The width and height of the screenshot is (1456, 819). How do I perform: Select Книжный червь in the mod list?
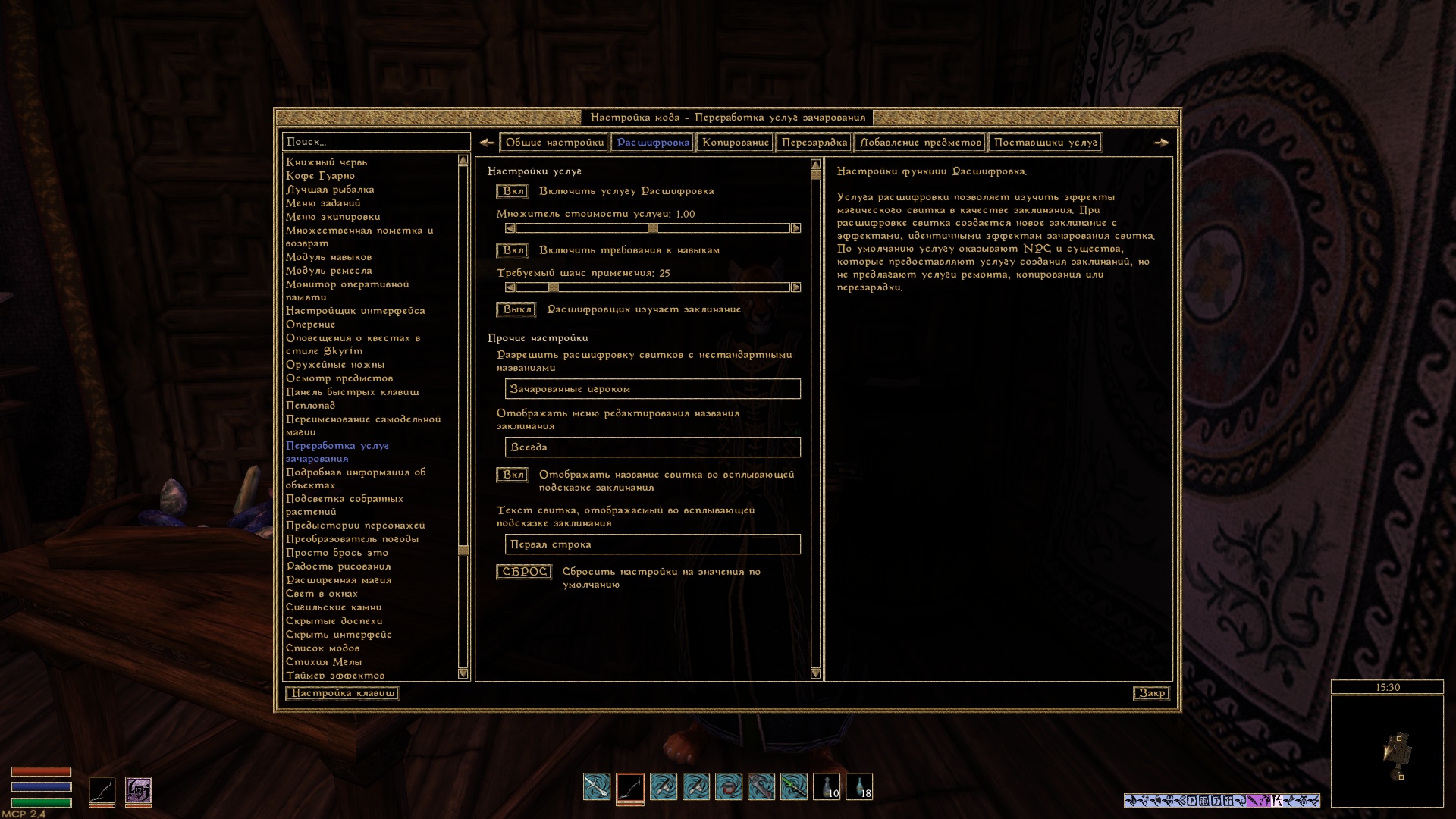point(326,162)
